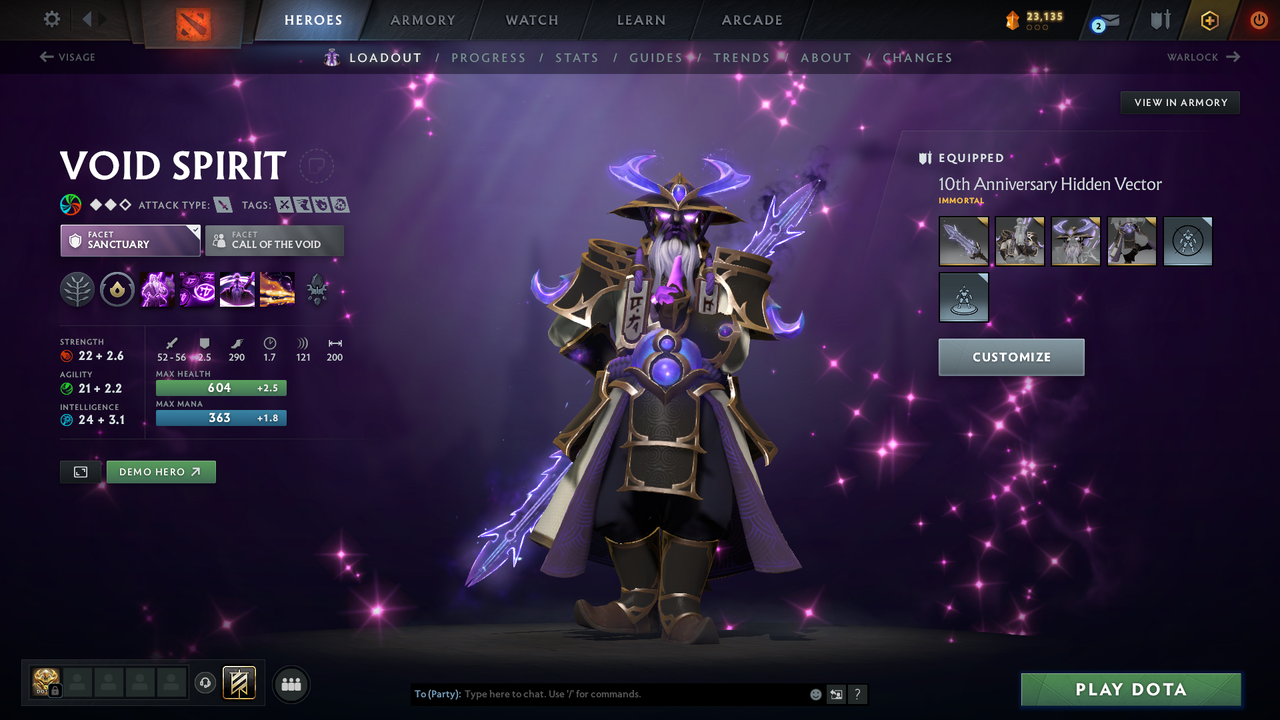
Task: Expand the chat recipient dropdown labeled Party
Action: [x=438, y=693]
